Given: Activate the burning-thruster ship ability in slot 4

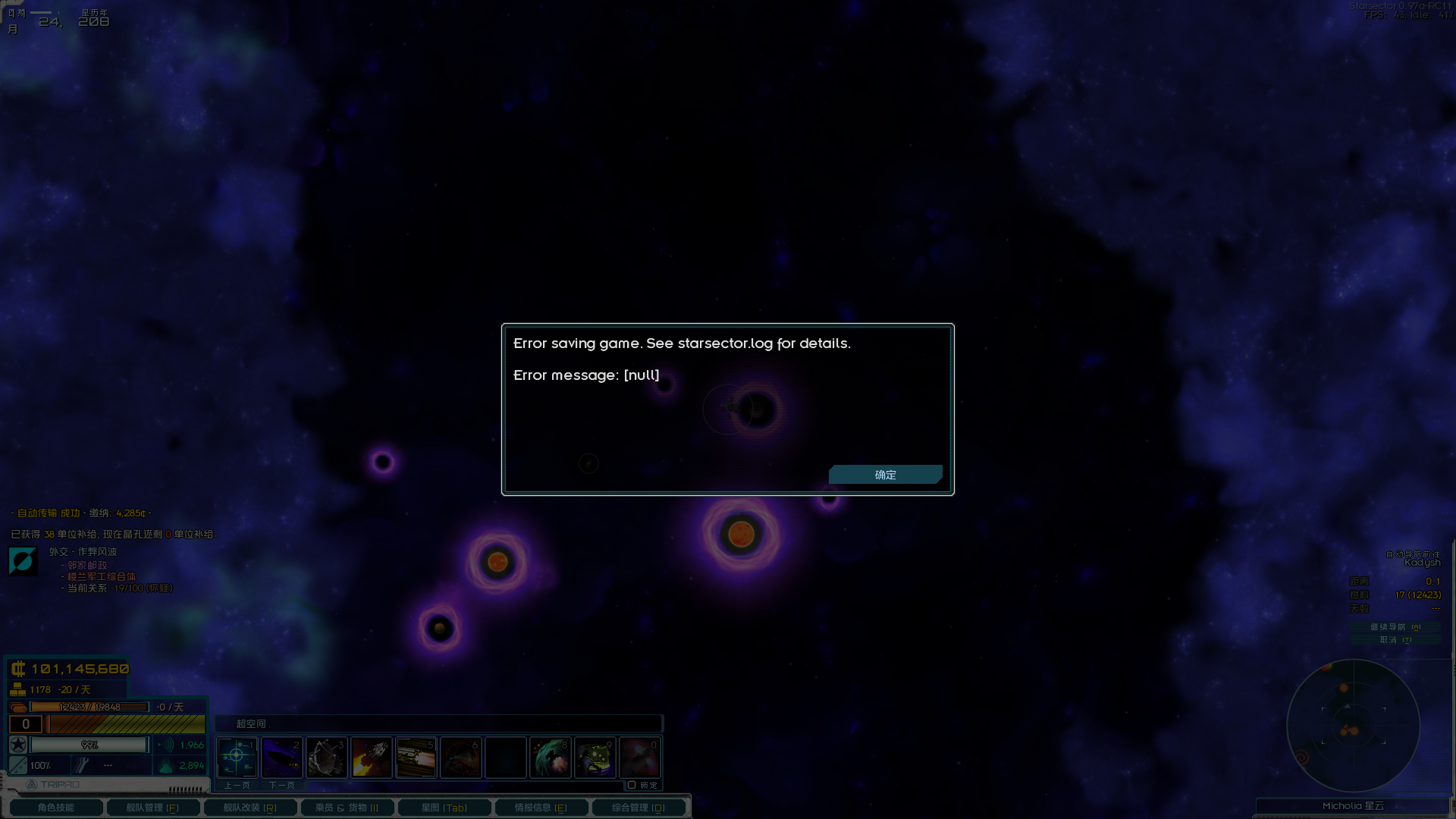Looking at the screenshot, I should [x=372, y=757].
